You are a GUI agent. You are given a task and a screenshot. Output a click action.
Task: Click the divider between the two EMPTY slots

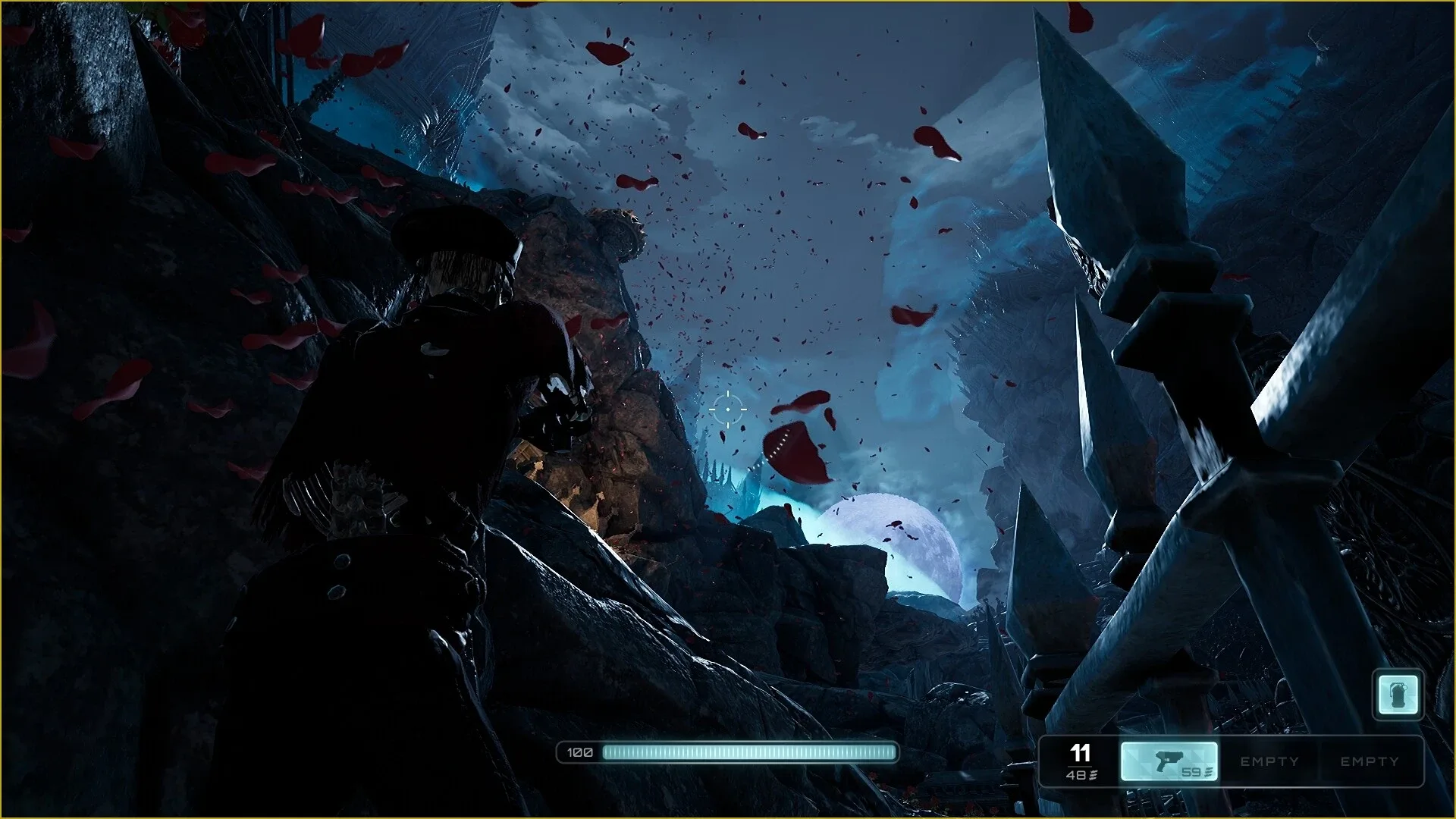[x=1322, y=761]
